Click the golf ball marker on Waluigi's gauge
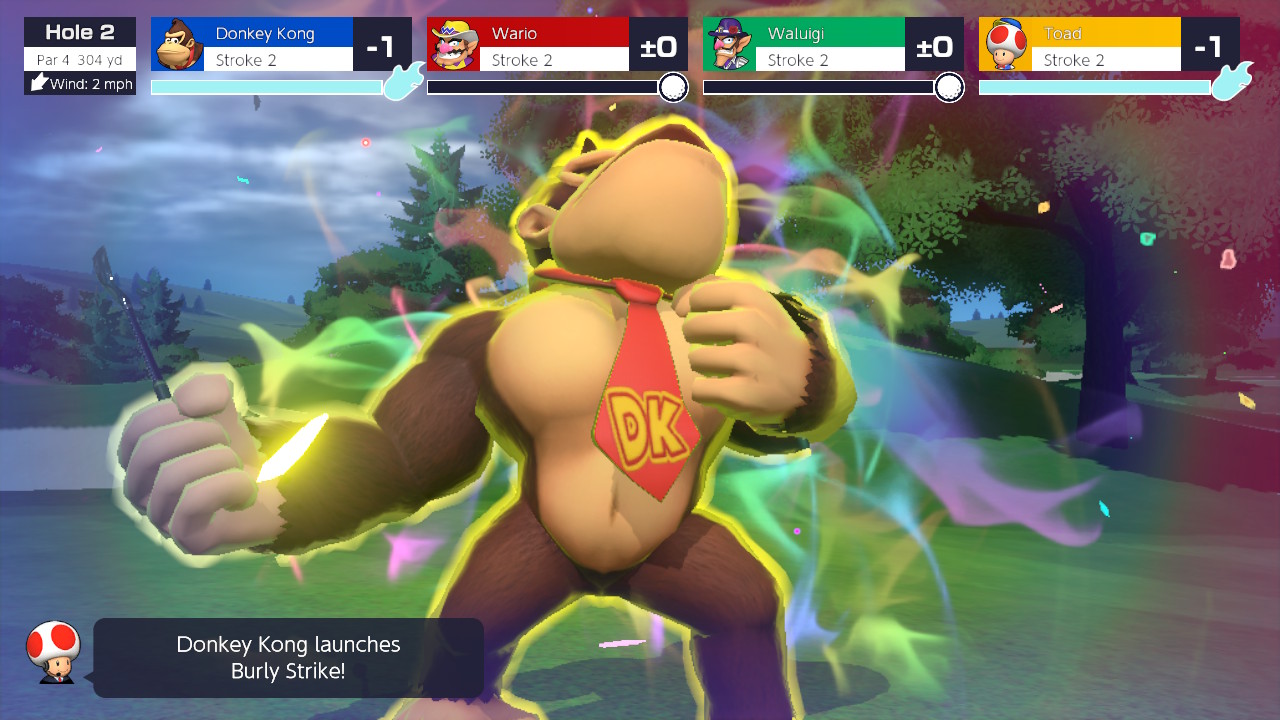The width and height of the screenshot is (1280, 720). (948, 88)
